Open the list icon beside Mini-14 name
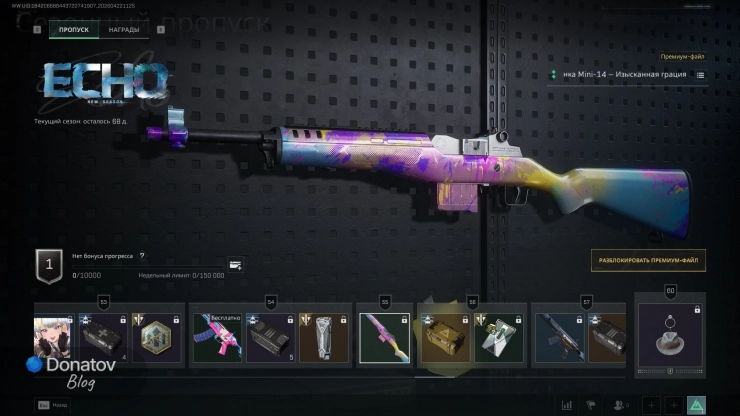The width and height of the screenshot is (740, 416). pyautogui.click(x=700, y=75)
